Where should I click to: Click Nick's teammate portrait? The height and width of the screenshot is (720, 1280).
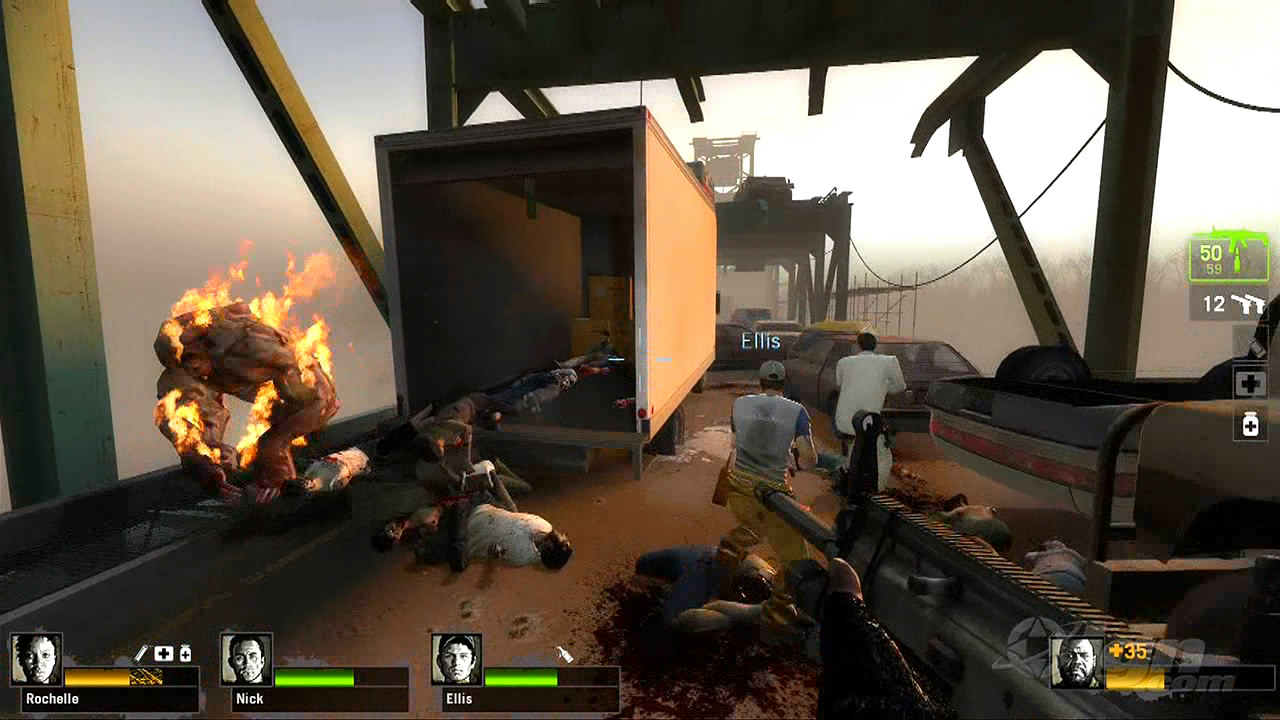246,659
